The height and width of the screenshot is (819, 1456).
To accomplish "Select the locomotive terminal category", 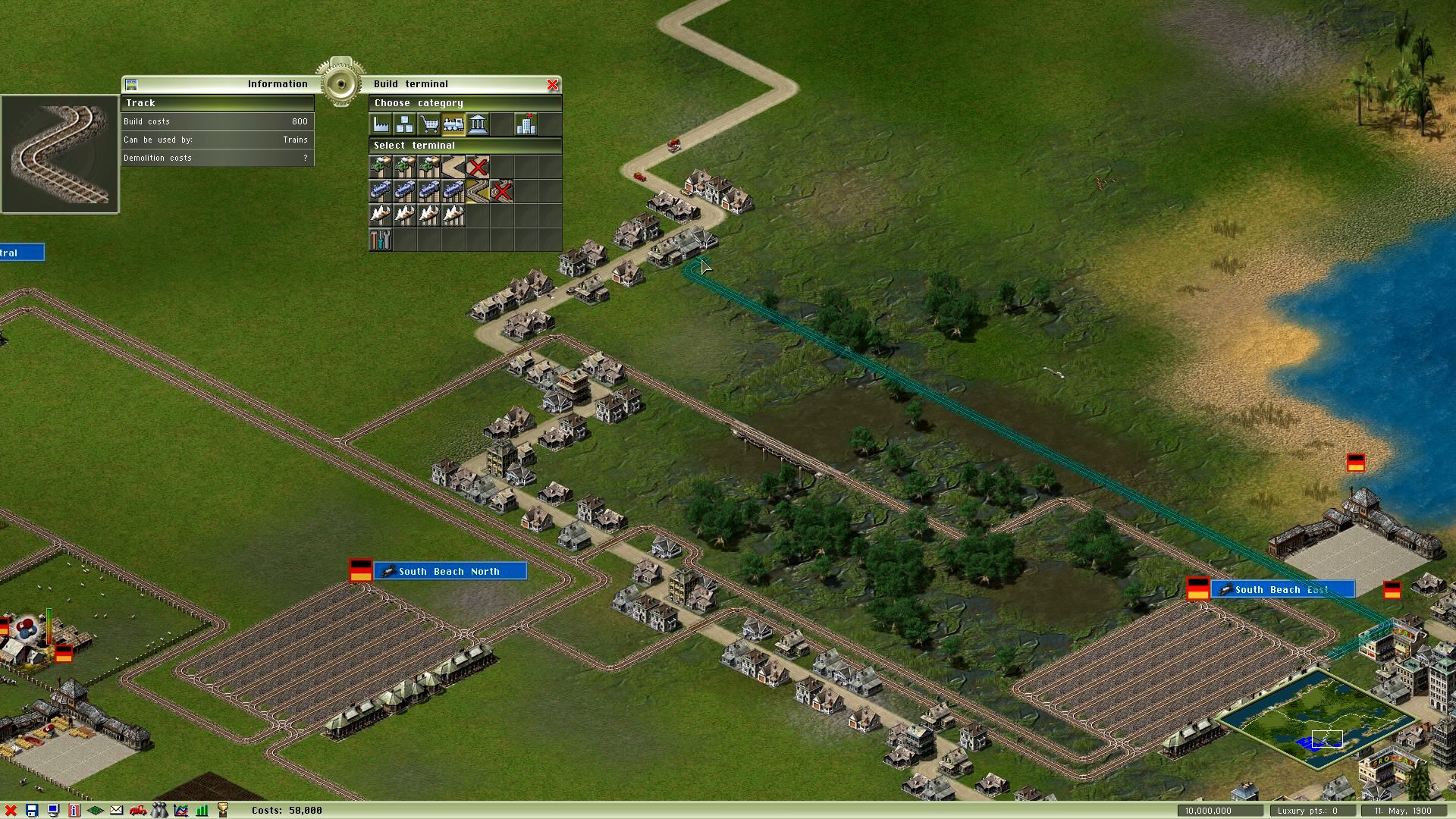I will [453, 124].
